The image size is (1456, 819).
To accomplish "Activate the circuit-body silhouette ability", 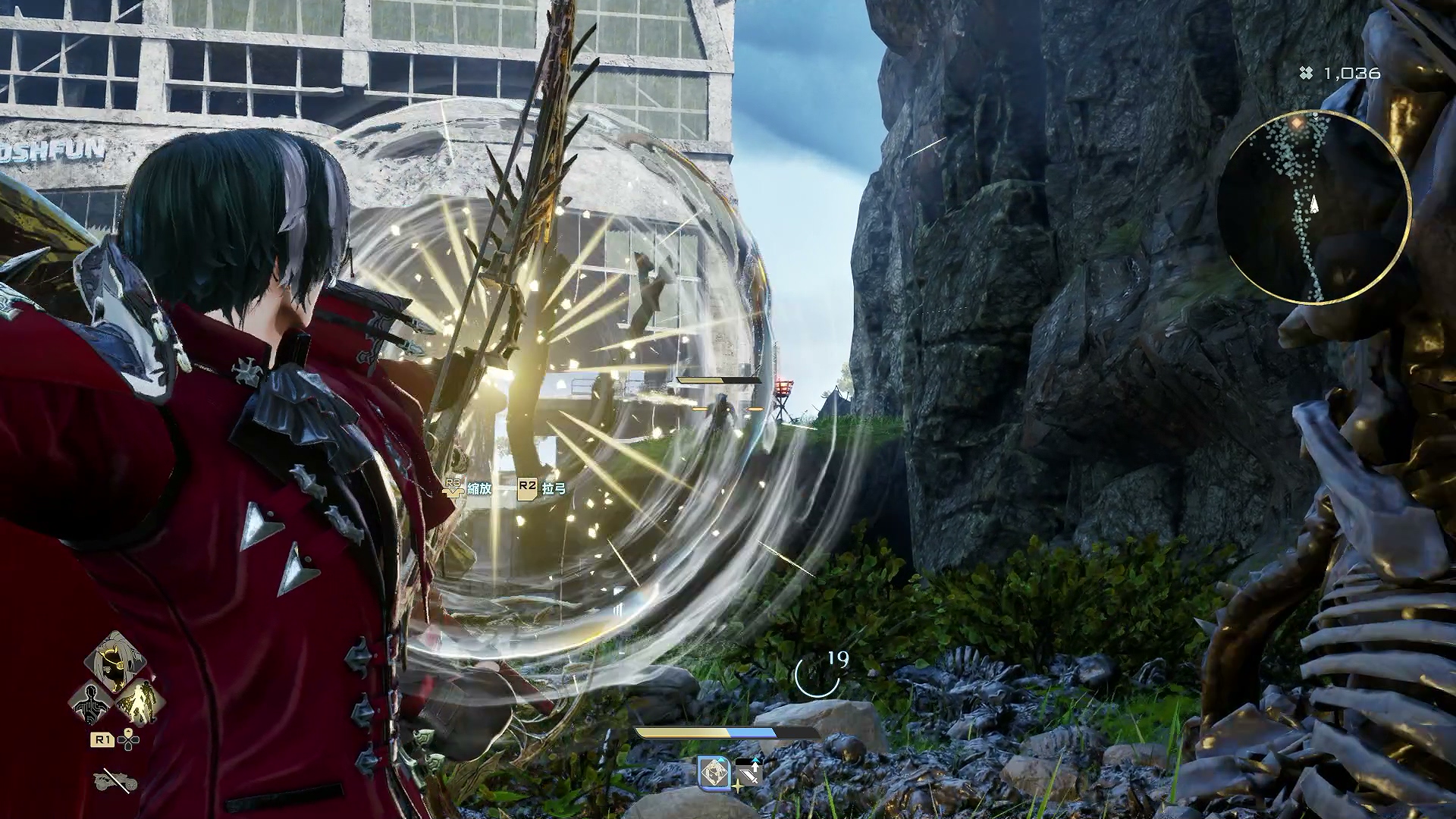I will coord(91,703).
